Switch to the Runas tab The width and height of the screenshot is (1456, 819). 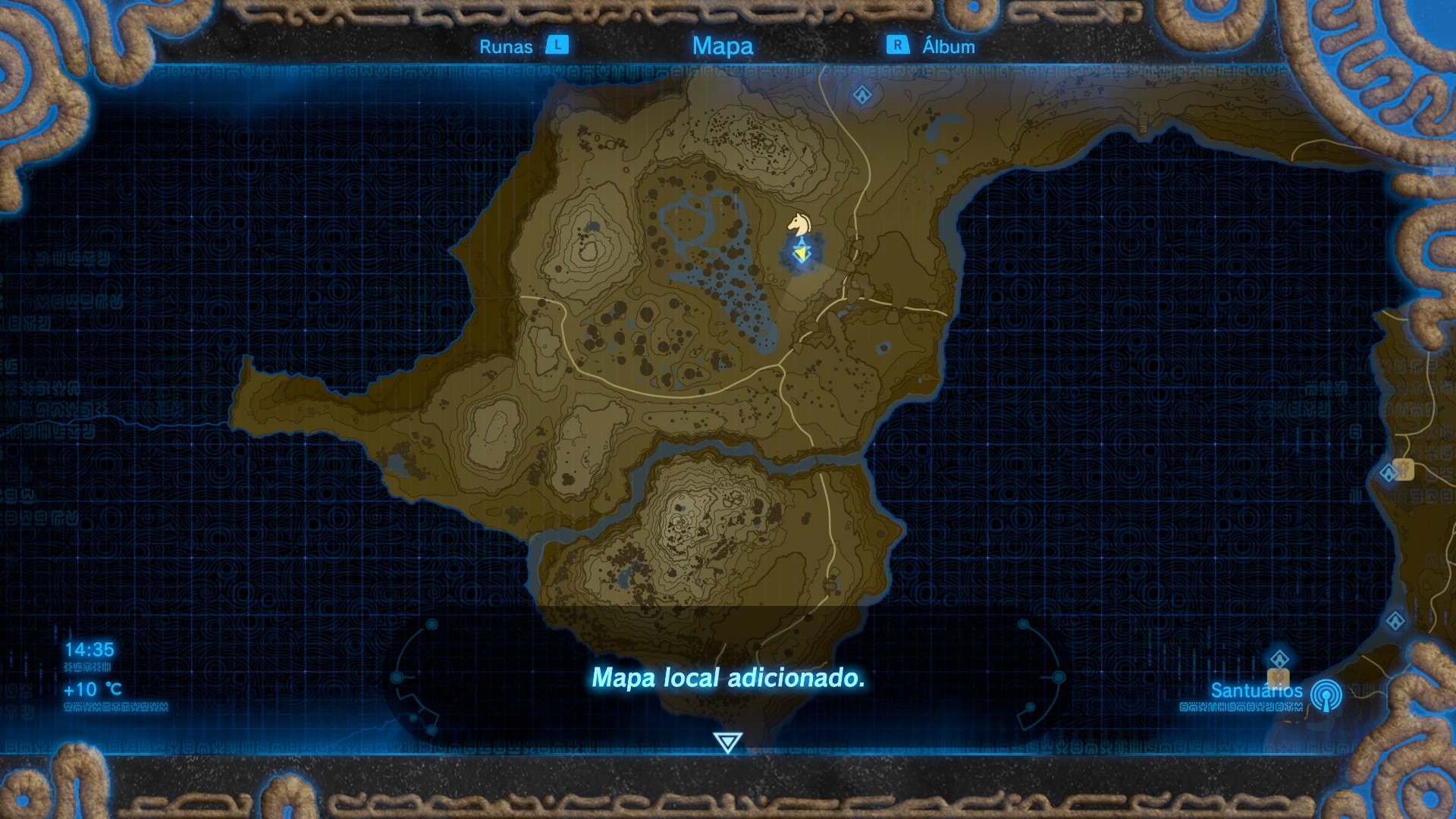pyautogui.click(x=507, y=46)
